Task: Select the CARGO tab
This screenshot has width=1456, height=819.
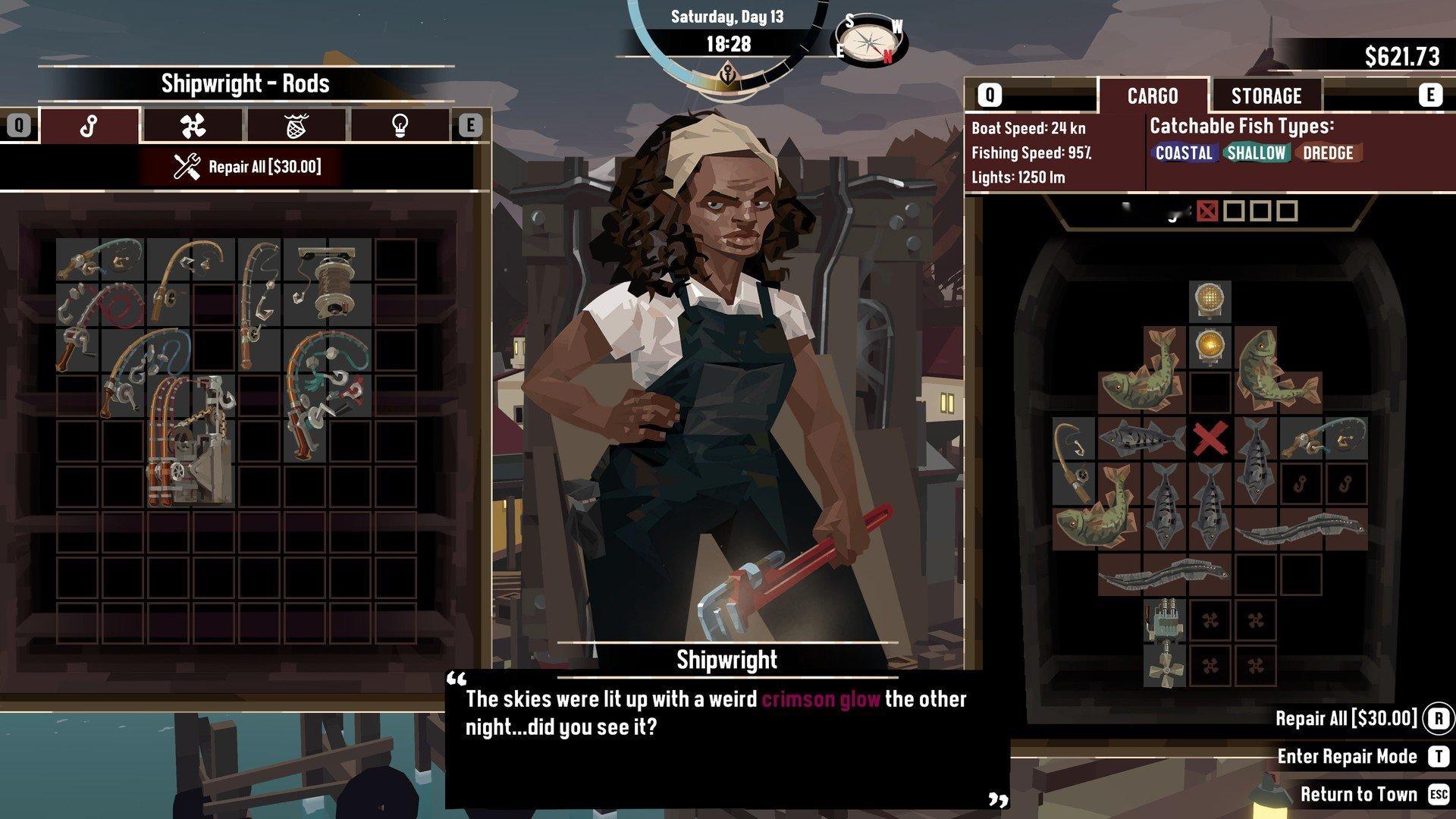Action: pyautogui.click(x=1152, y=96)
